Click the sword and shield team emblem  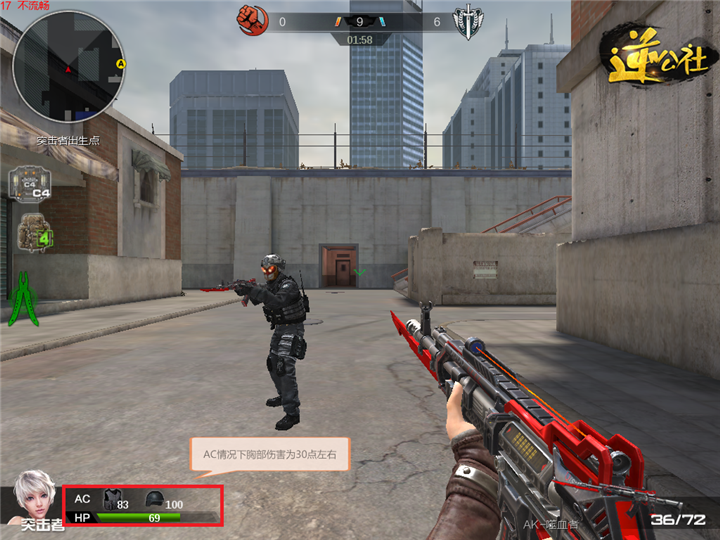point(468,21)
